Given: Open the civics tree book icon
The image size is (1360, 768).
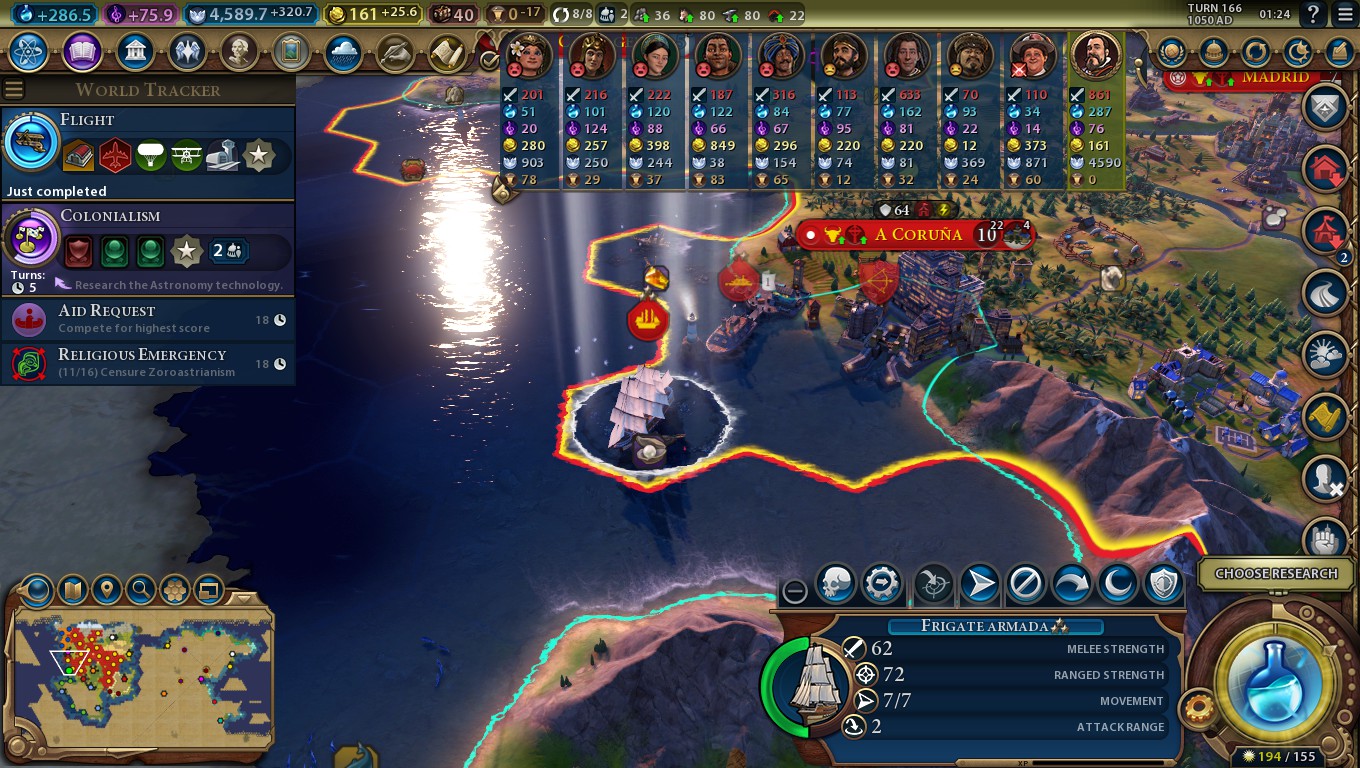Looking at the screenshot, I should [x=82, y=51].
